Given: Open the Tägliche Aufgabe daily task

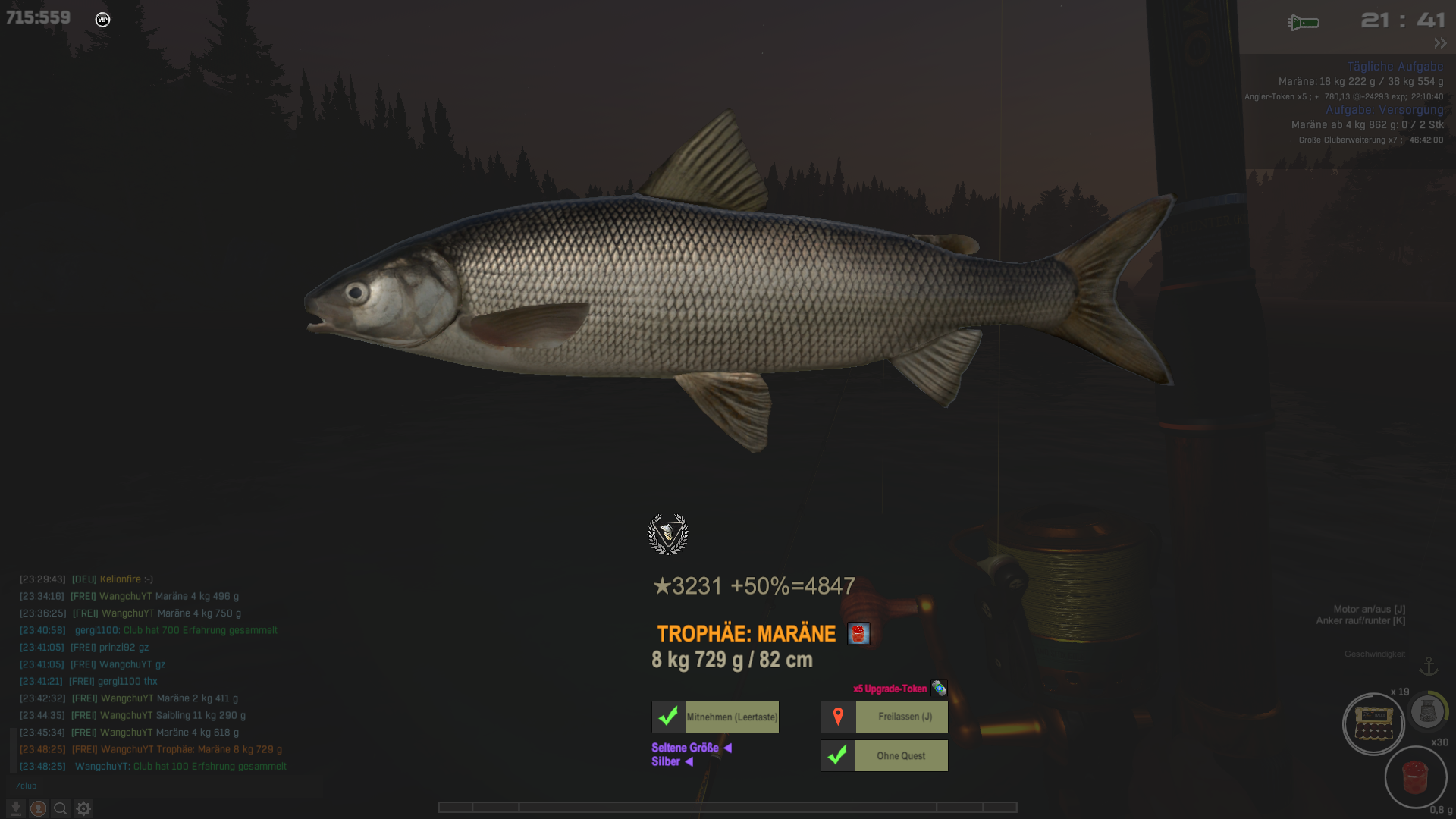Looking at the screenshot, I should 1395,67.
